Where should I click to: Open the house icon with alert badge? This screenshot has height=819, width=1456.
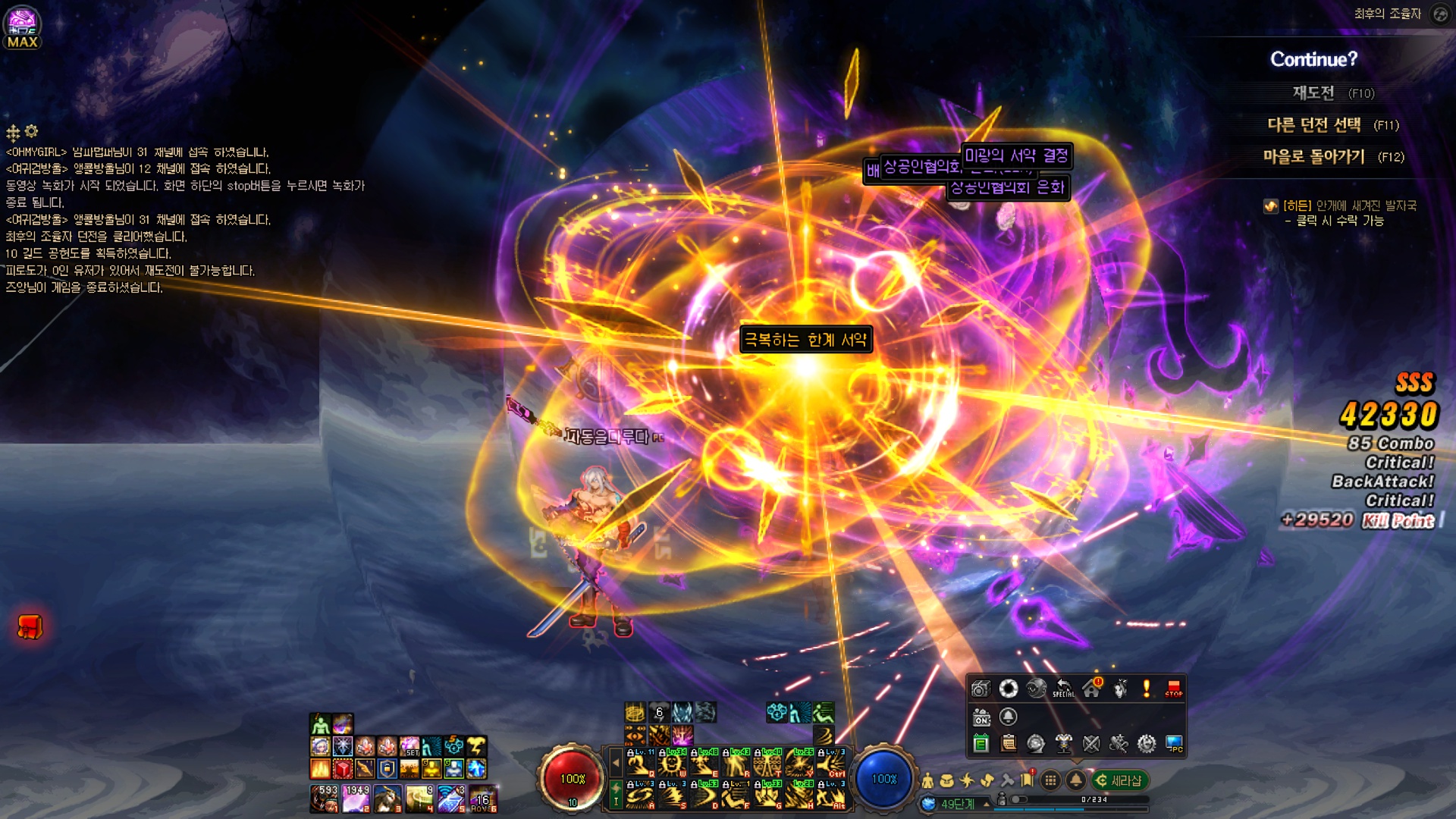tap(1092, 689)
